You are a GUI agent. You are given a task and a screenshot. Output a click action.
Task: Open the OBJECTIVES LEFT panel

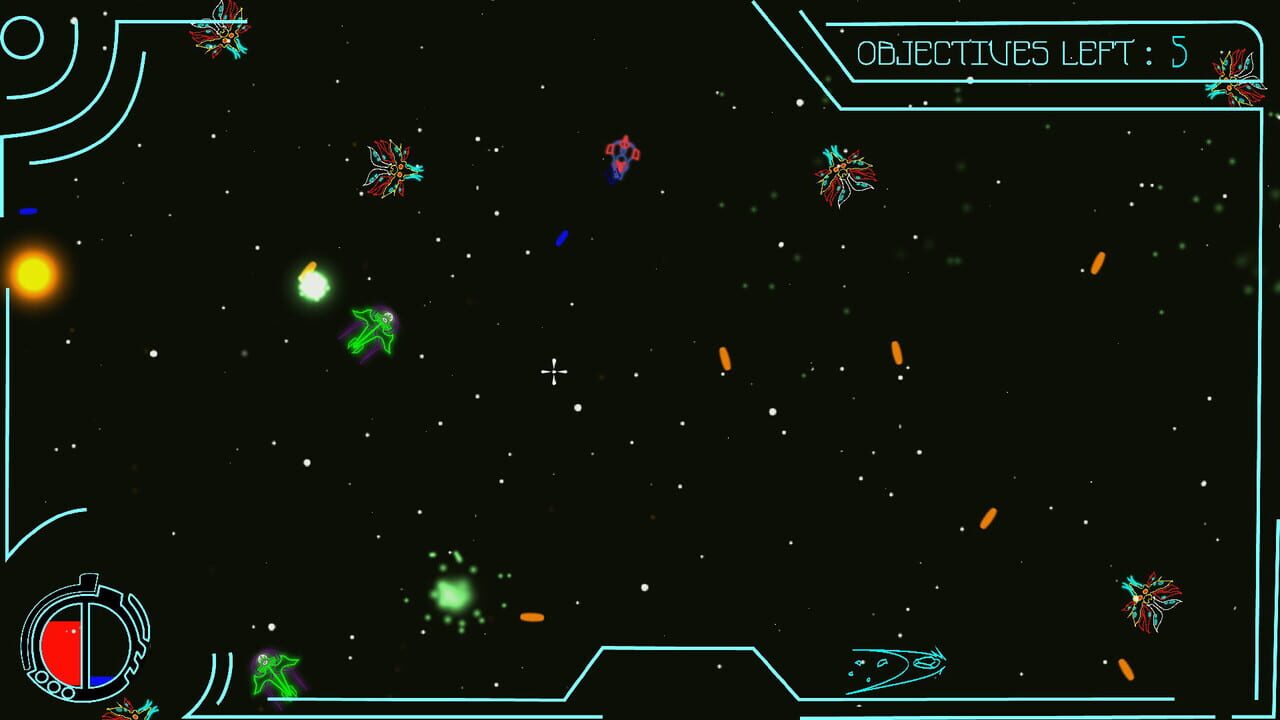pyautogui.click(x=1010, y=50)
